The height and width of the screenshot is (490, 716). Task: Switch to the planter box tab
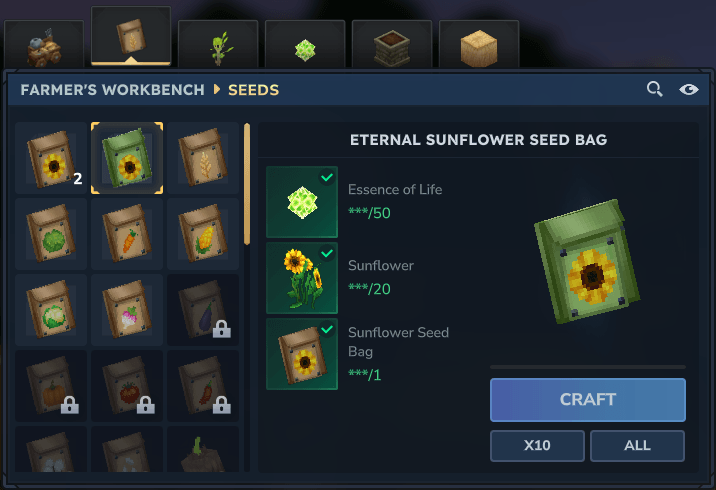click(392, 46)
